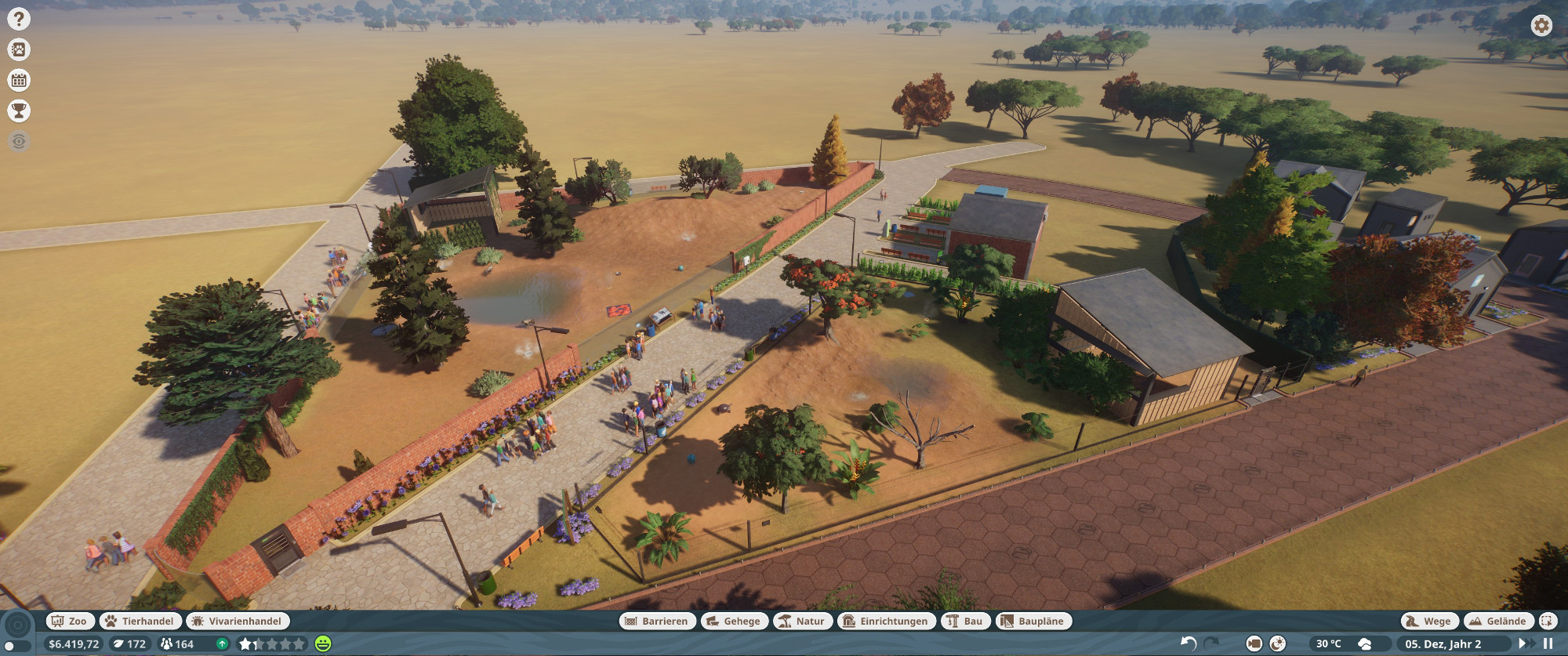Screen dimensions: 1568x656
Task: Pause the game time
Action: (x=1548, y=643)
